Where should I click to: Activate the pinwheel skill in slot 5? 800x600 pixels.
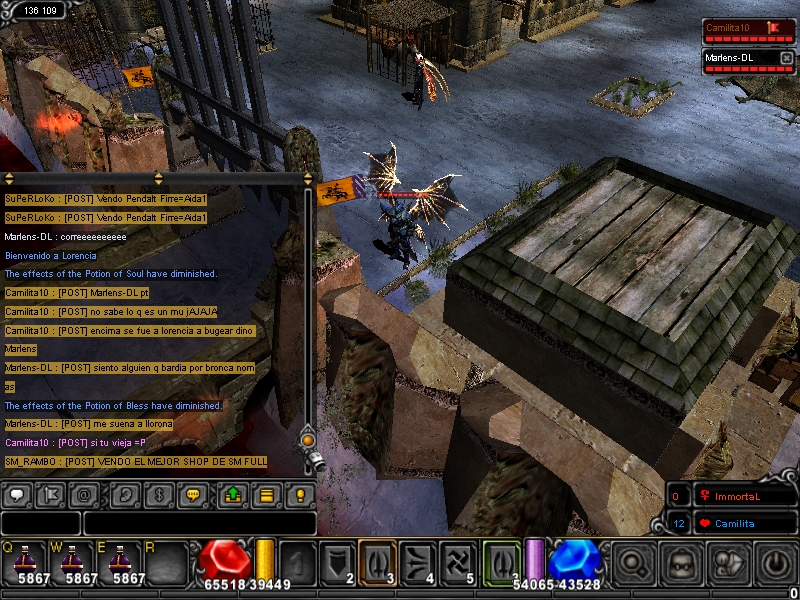pyautogui.click(x=458, y=560)
